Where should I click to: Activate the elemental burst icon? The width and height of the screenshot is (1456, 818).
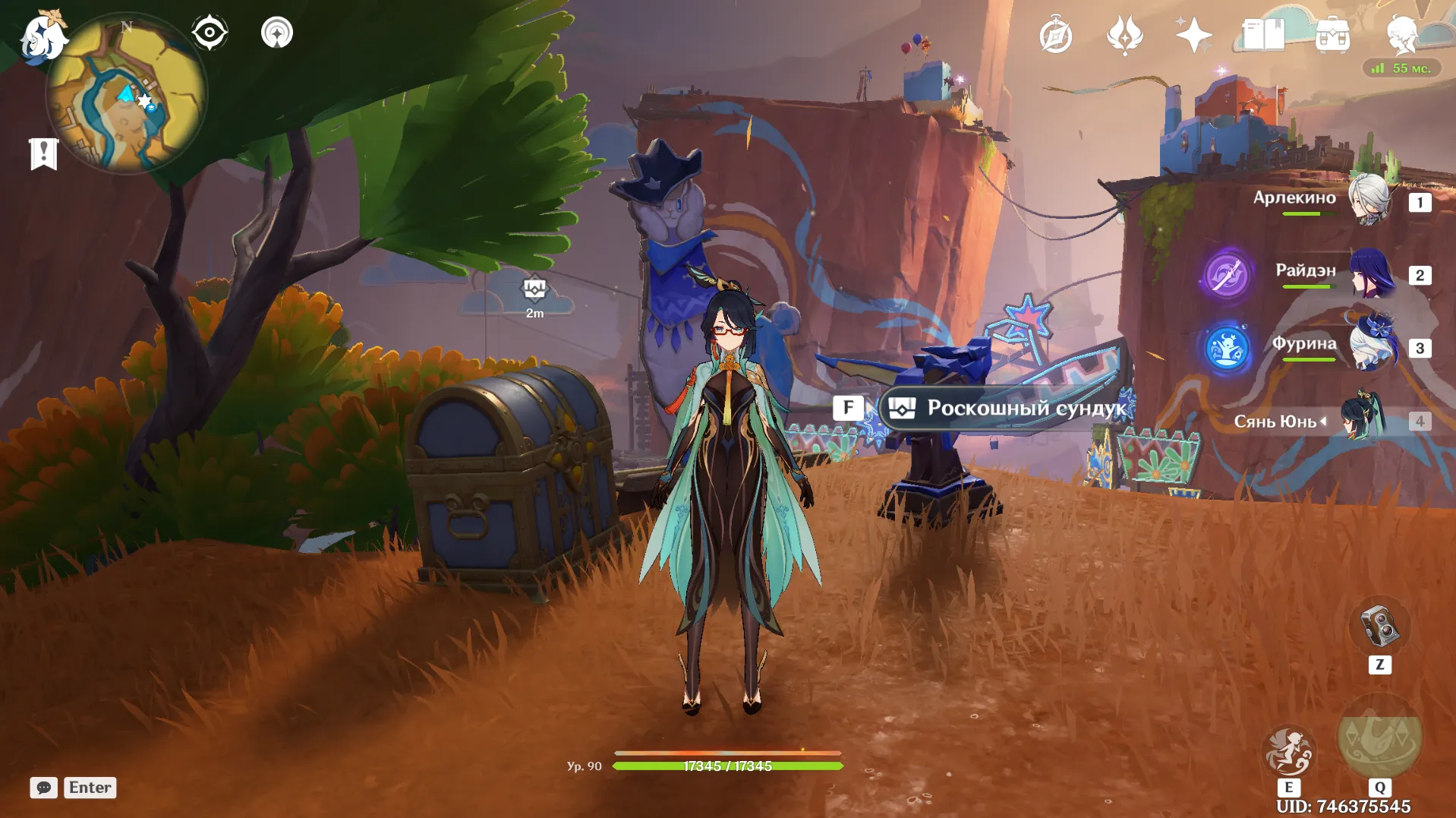(1379, 739)
